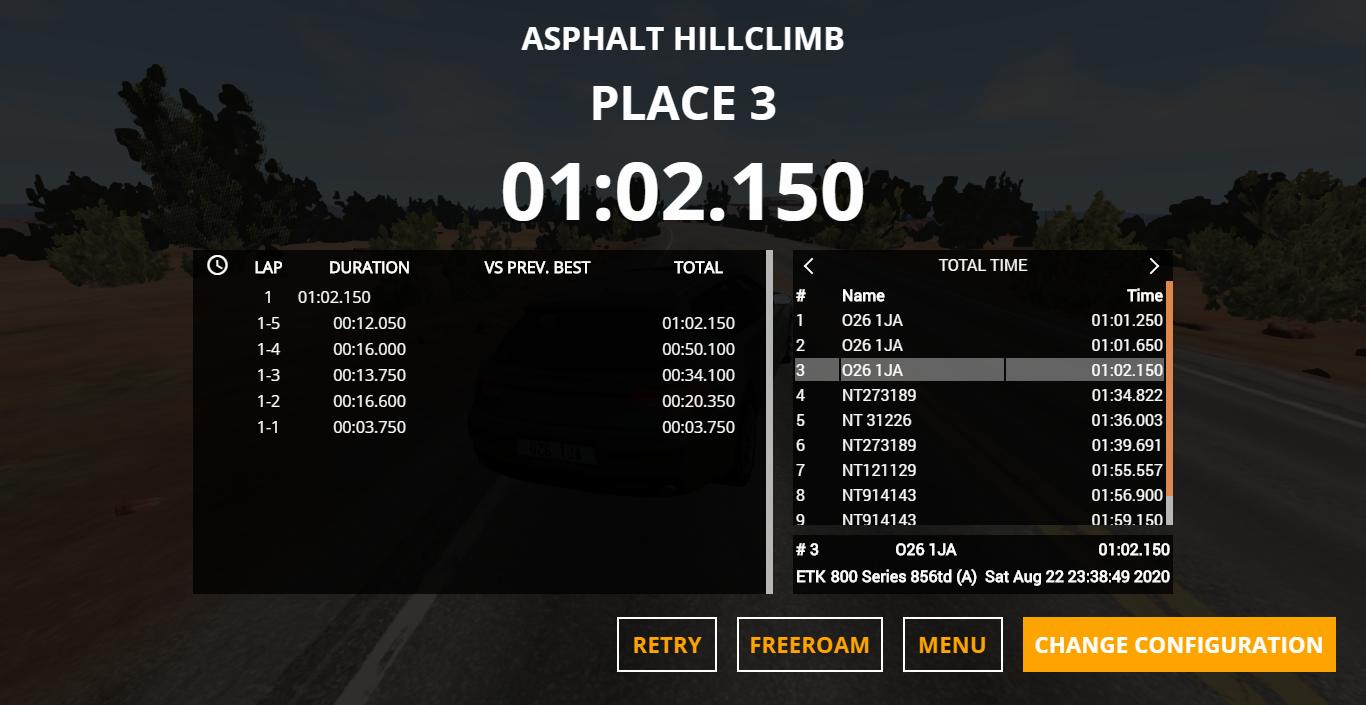Viewport: 1366px width, 705px height.
Task: Click the leaderboard's orange scrollbar
Action: point(1169,390)
